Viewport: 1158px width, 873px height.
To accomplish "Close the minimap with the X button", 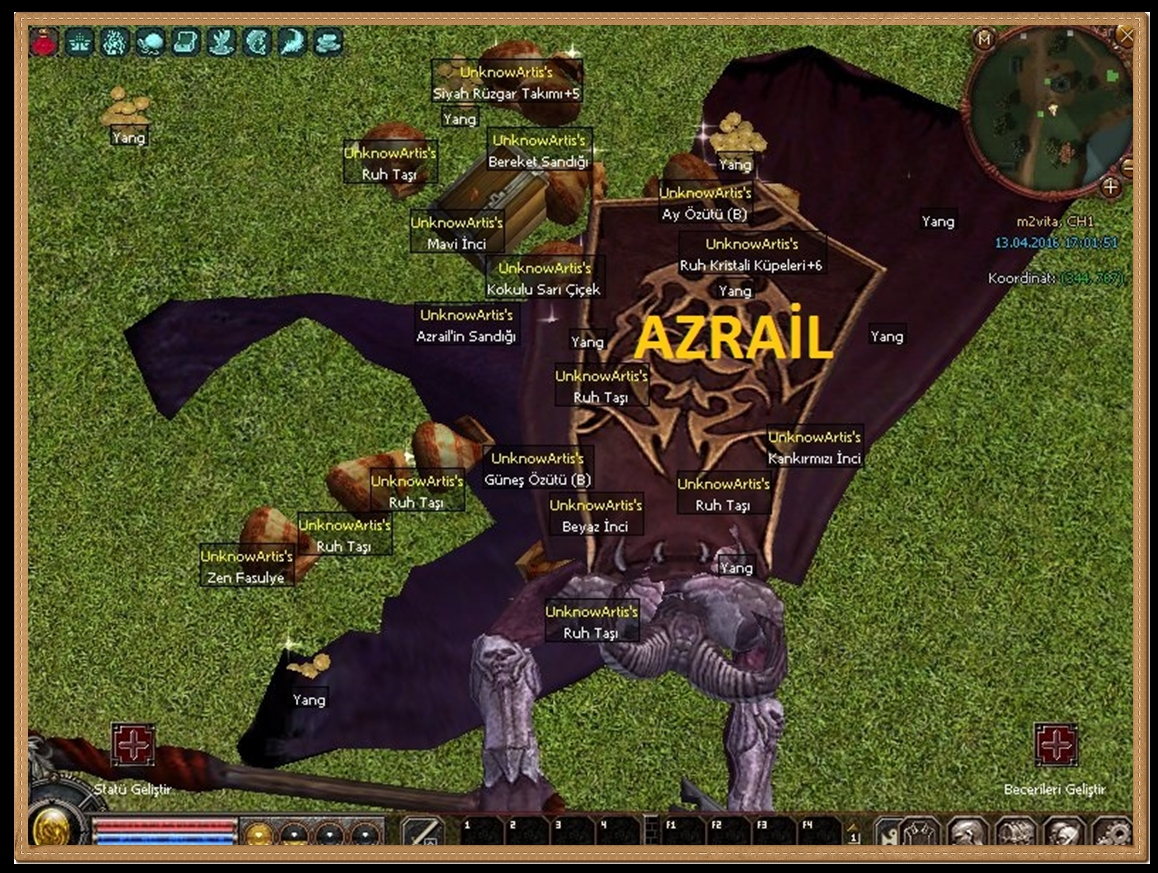I will [x=1127, y=36].
